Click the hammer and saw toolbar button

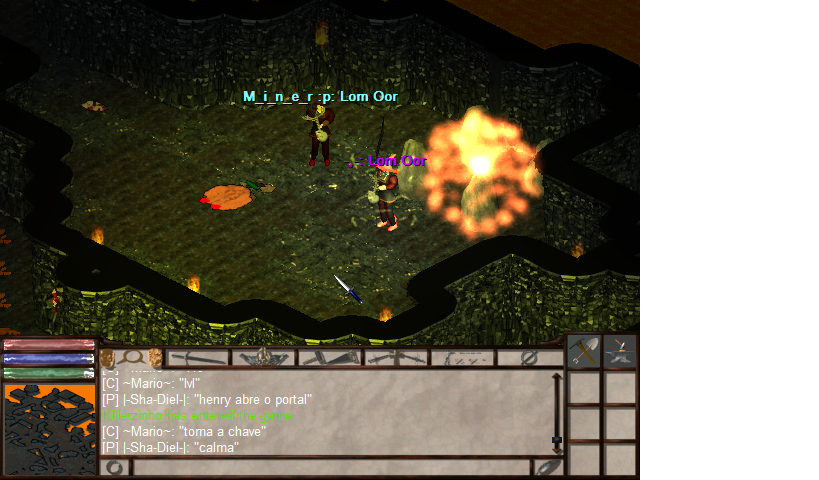[330, 357]
